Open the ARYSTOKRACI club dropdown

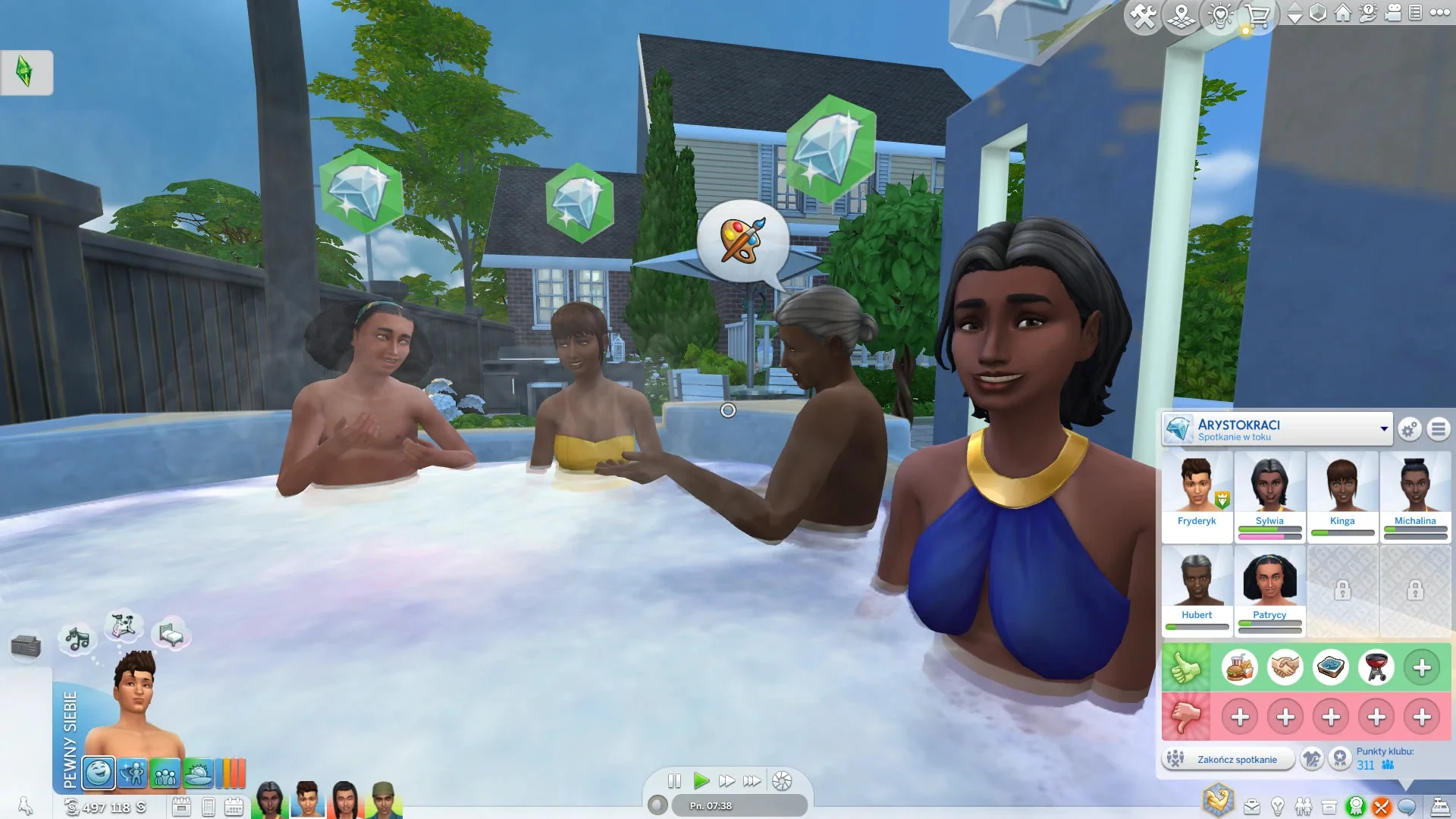[x=1386, y=427]
